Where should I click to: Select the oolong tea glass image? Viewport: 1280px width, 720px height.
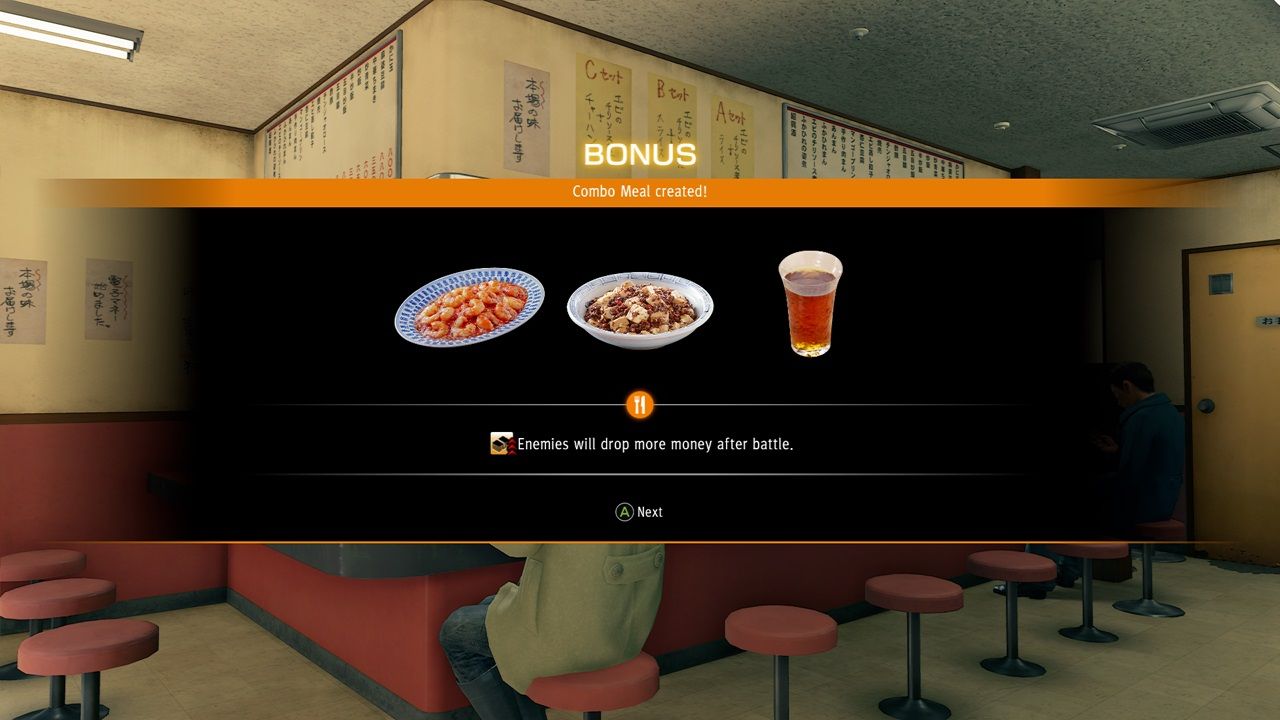click(807, 305)
